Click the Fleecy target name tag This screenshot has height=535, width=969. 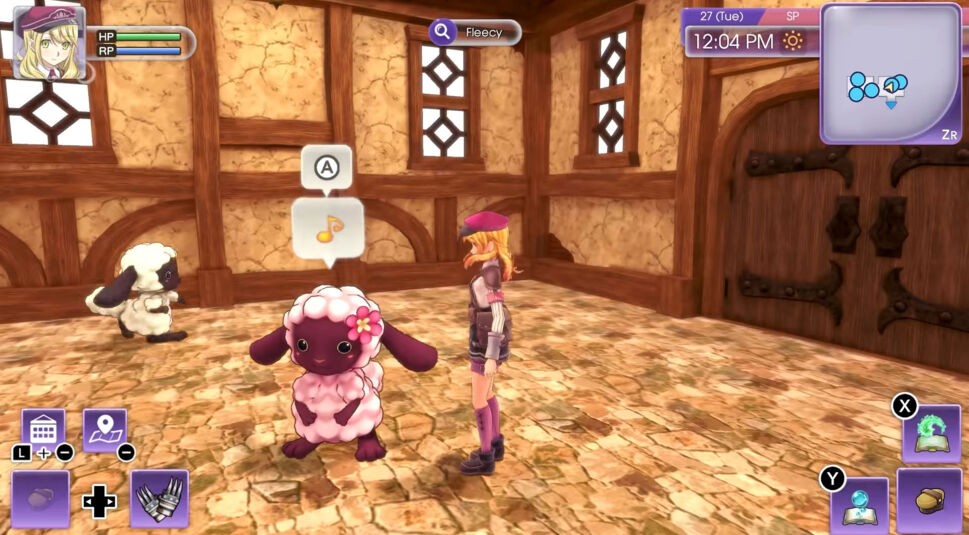(475, 32)
